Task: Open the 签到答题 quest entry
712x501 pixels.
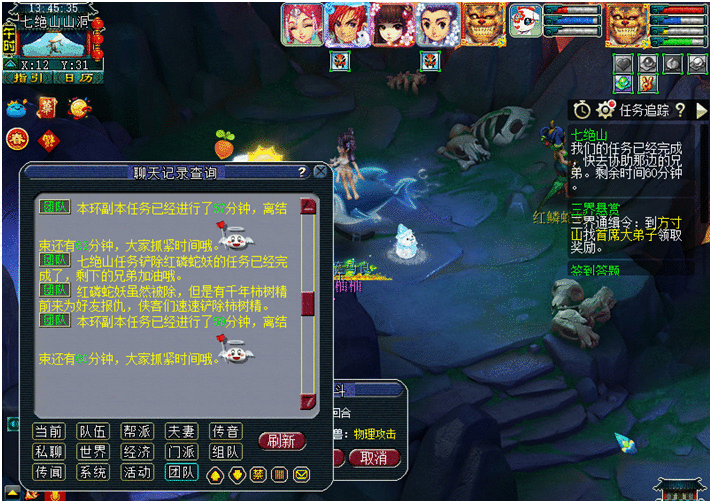Action: [596, 269]
